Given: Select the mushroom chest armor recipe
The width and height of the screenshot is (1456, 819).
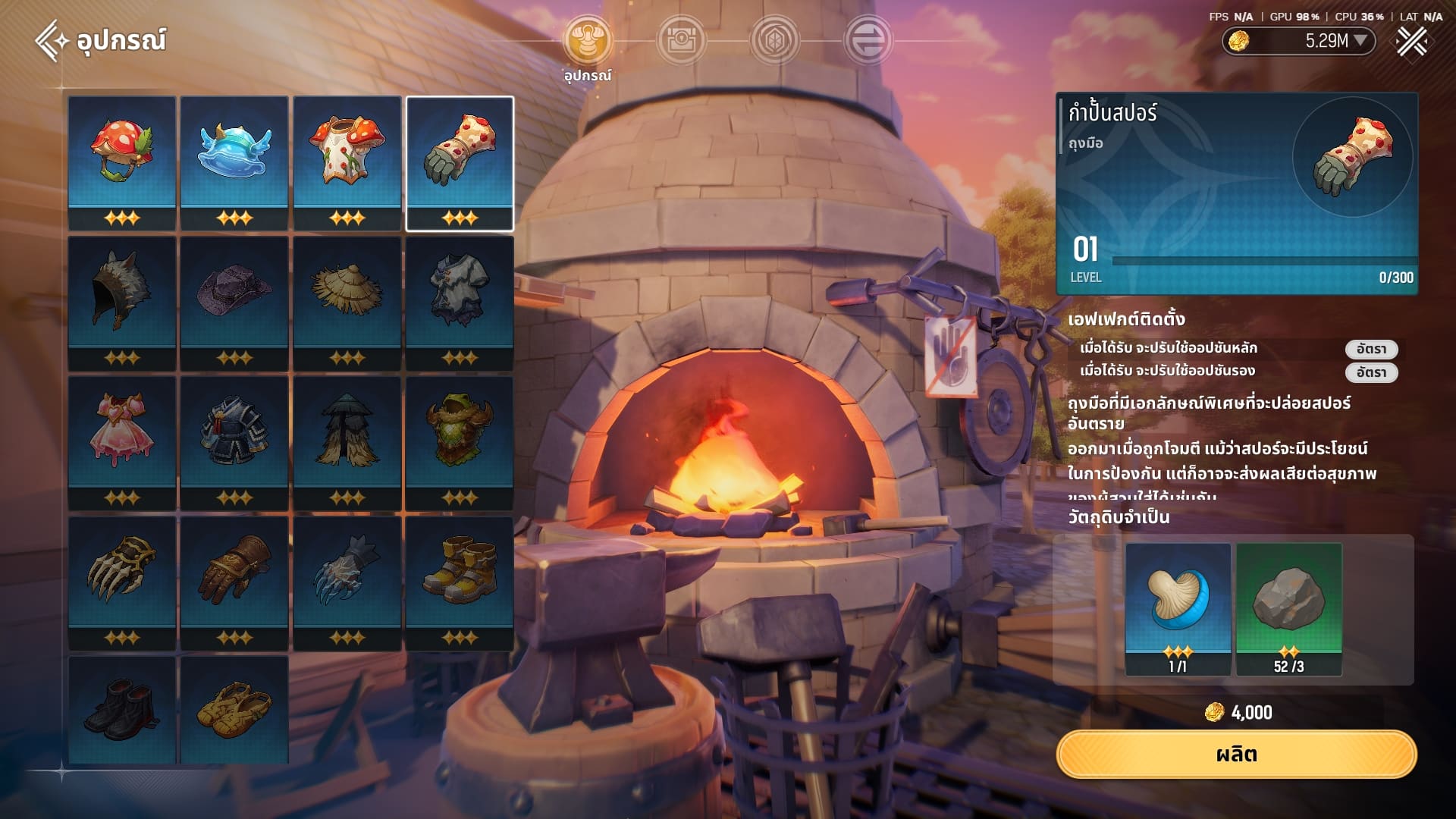Looking at the screenshot, I should pos(347,162).
